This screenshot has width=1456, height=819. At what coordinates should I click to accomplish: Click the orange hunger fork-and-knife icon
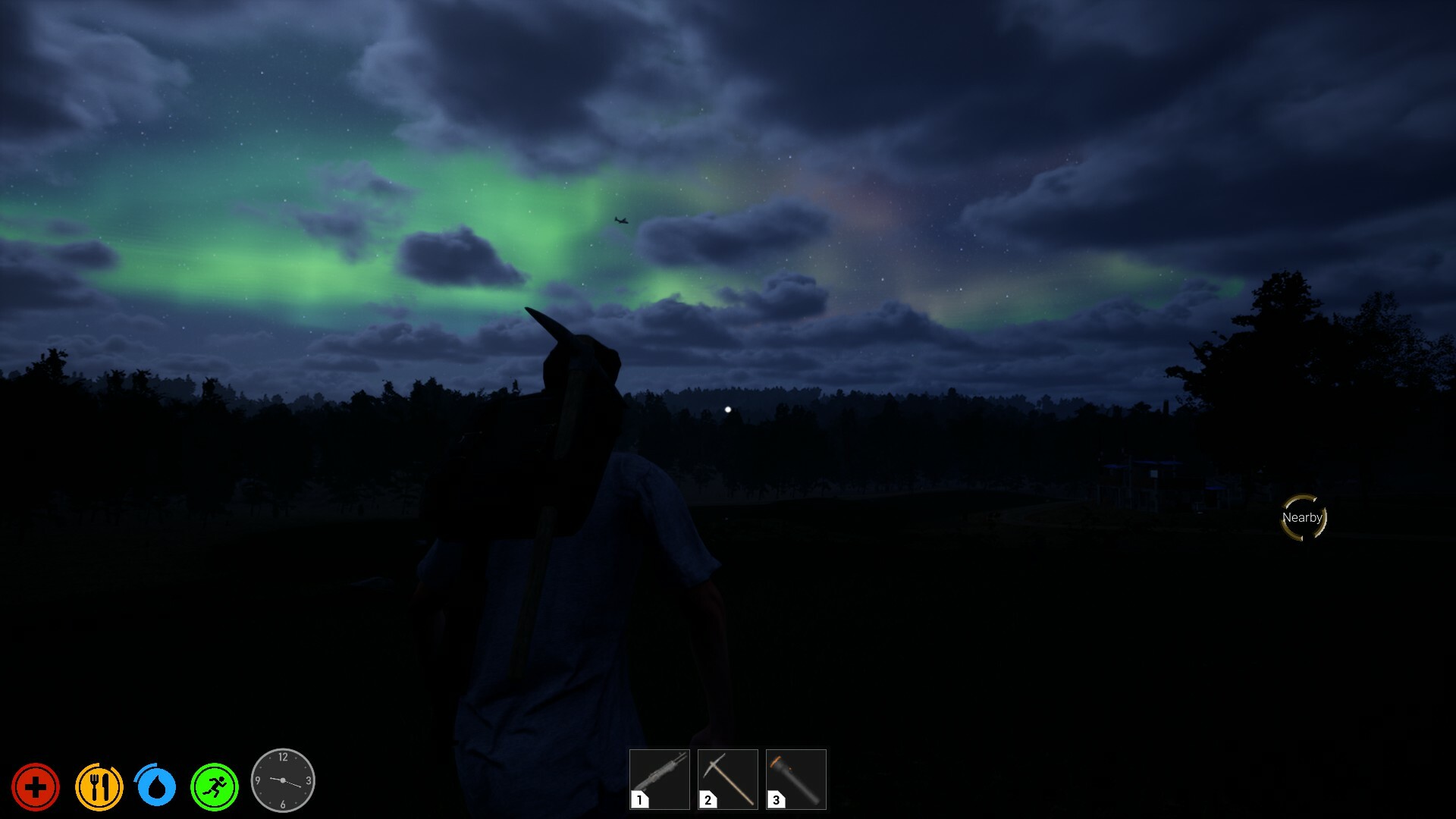point(98,787)
